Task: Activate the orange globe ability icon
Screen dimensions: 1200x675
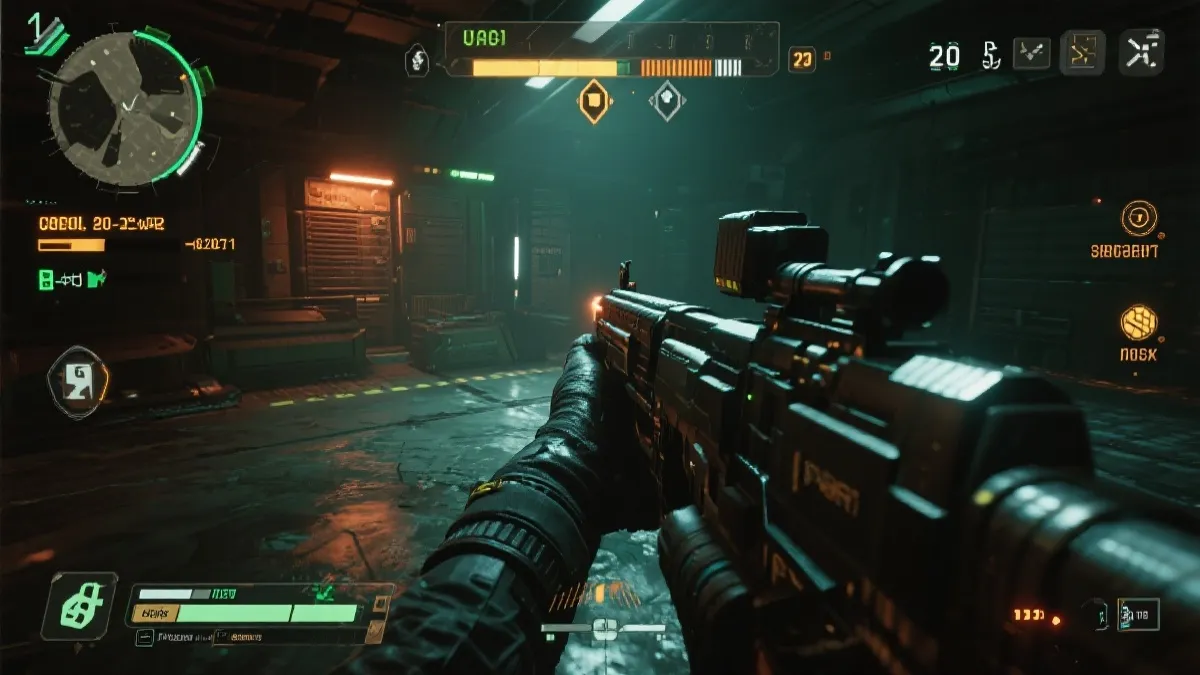Action: pyautogui.click(x=1138, y=322)
